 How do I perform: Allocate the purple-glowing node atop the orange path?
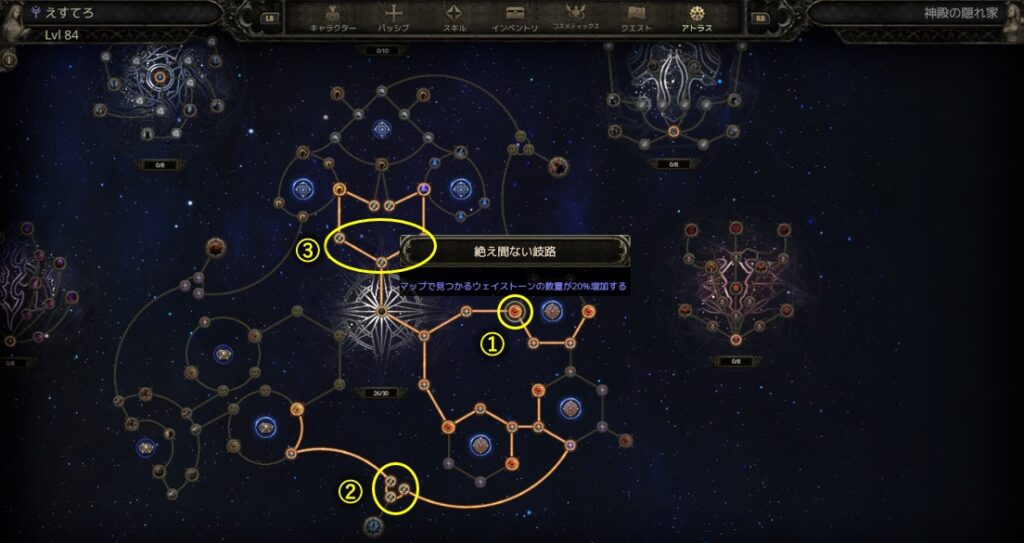coord(424,188)
